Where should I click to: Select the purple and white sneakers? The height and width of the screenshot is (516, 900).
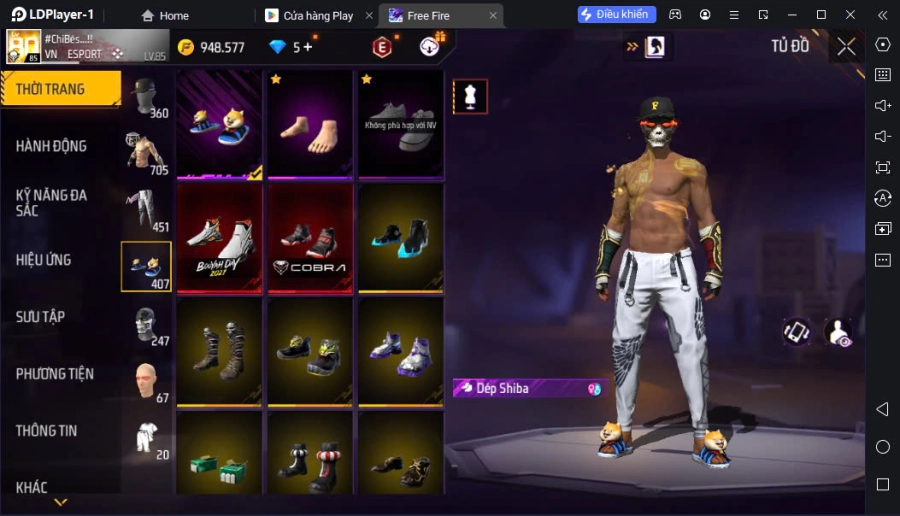399,352
